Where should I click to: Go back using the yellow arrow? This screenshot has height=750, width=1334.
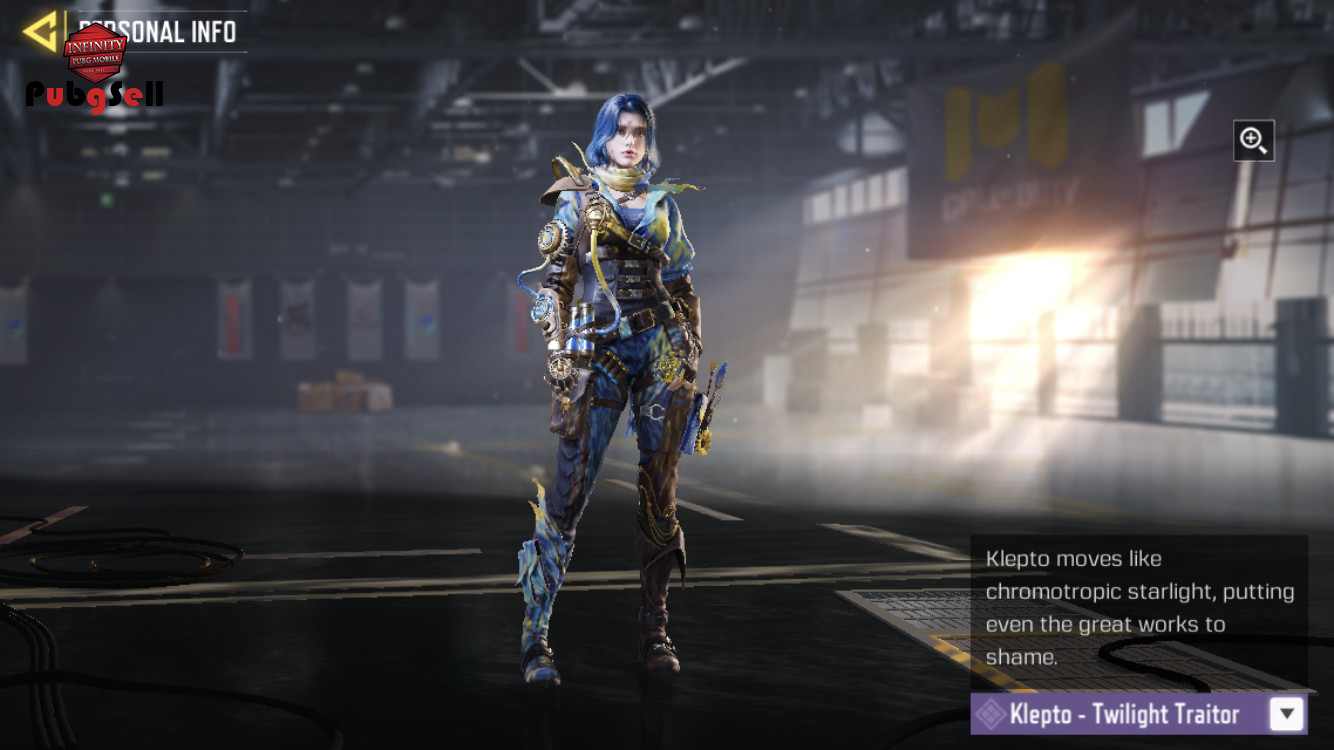pyautogui.click(x=40, y=32)
